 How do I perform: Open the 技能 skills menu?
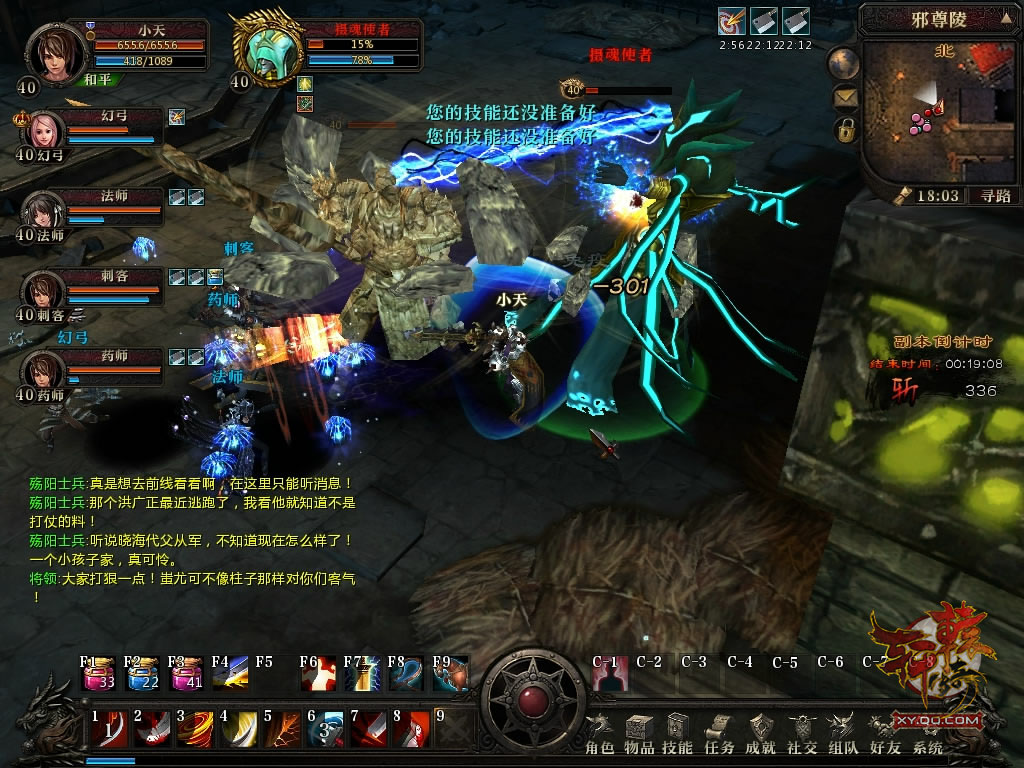point(678,735)
